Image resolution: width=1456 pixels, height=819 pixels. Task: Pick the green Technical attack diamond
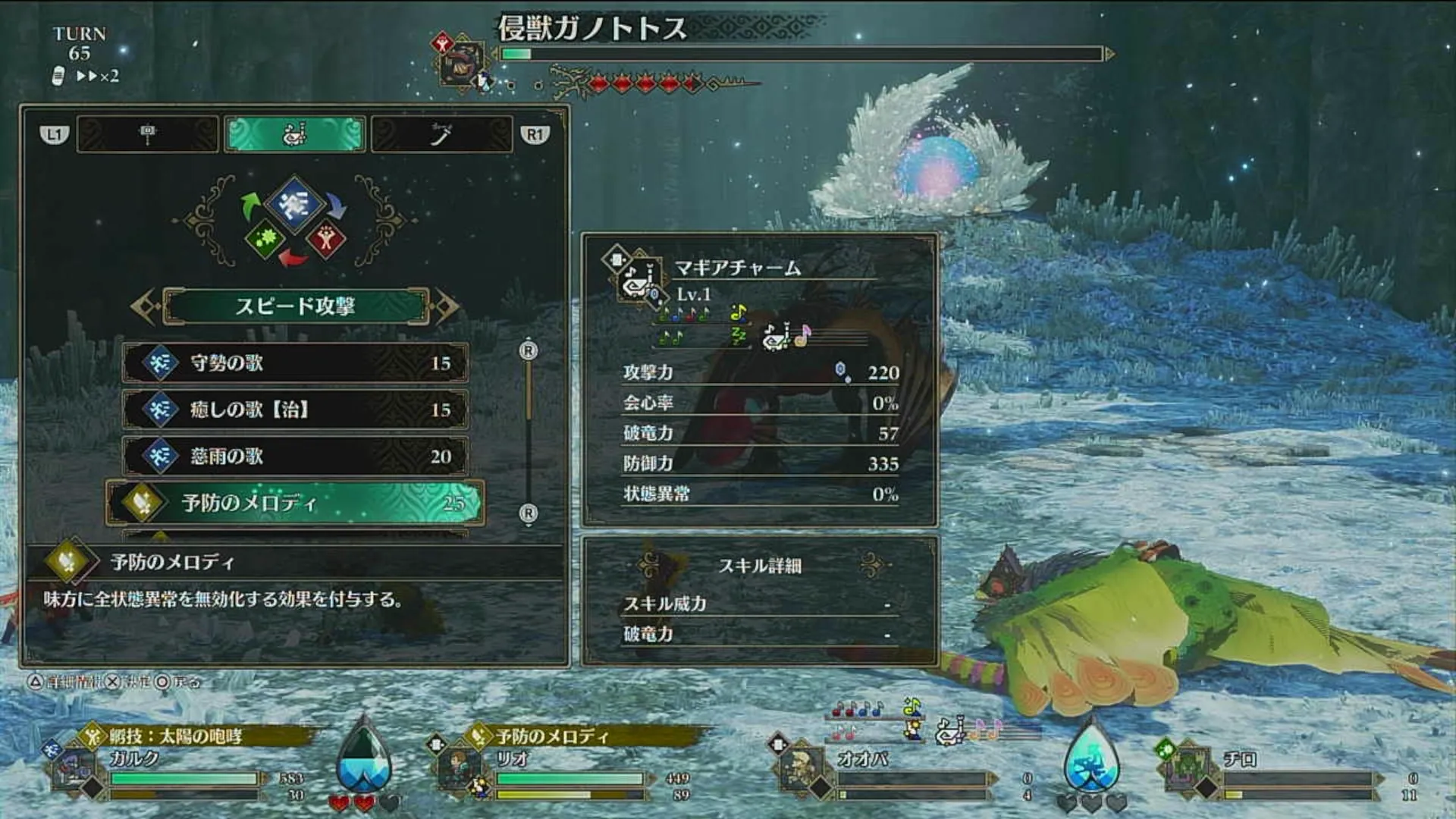(265, 240)
